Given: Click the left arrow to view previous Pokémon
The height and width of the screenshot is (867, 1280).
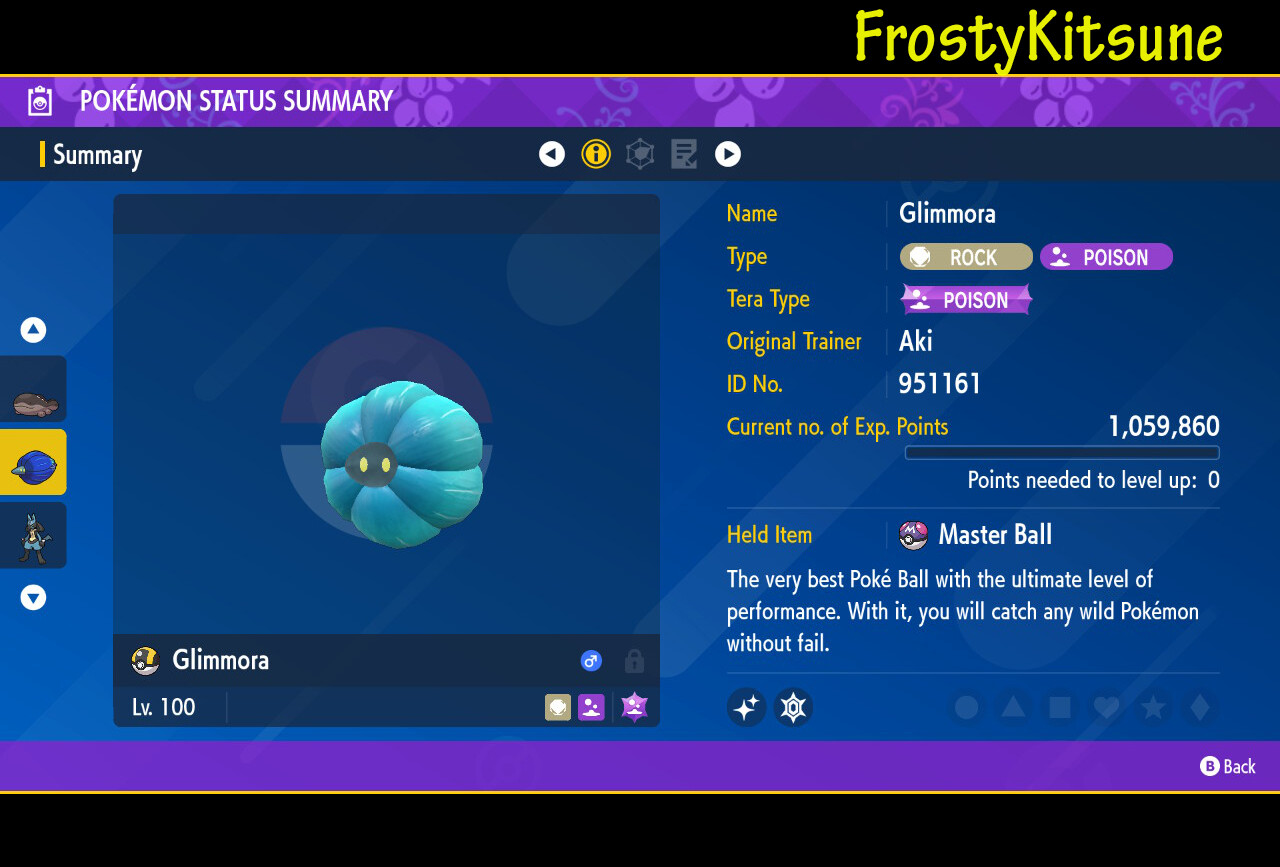Looking at the screenshot, I should 552,154.
